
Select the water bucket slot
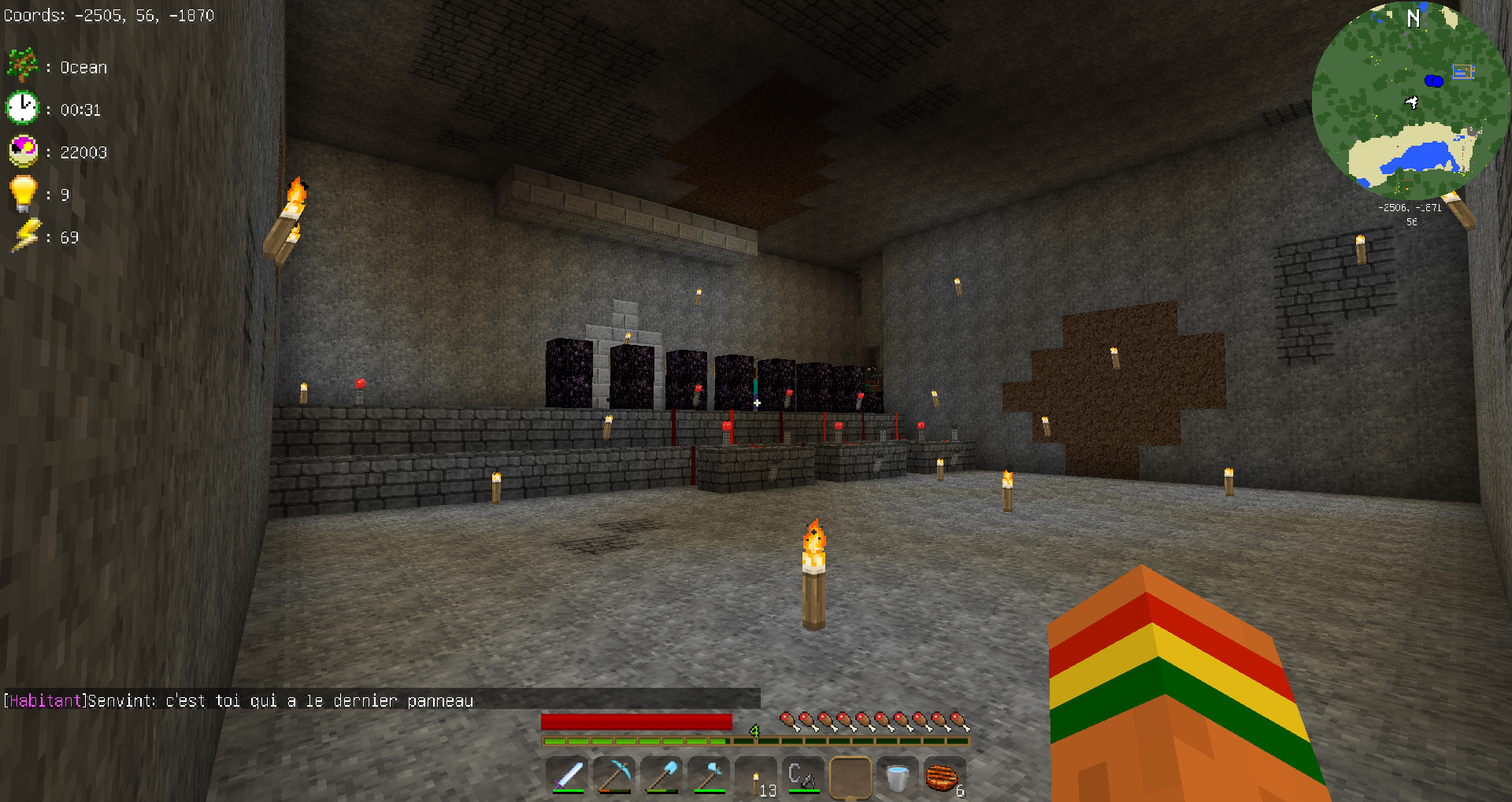coord(897,777)
